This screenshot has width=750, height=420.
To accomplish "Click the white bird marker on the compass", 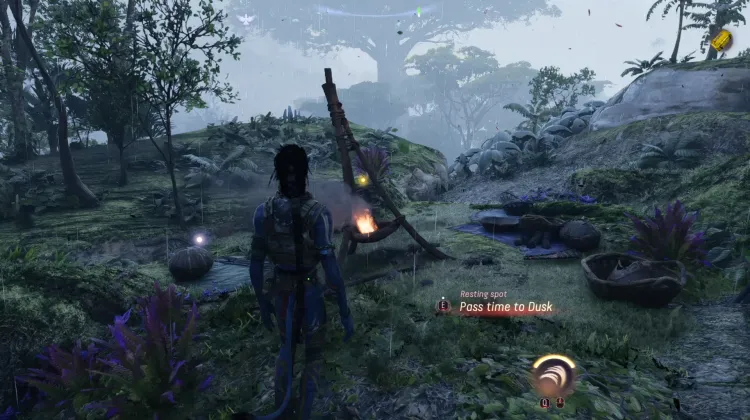I will pyautogui.click(x=247, y=18).
